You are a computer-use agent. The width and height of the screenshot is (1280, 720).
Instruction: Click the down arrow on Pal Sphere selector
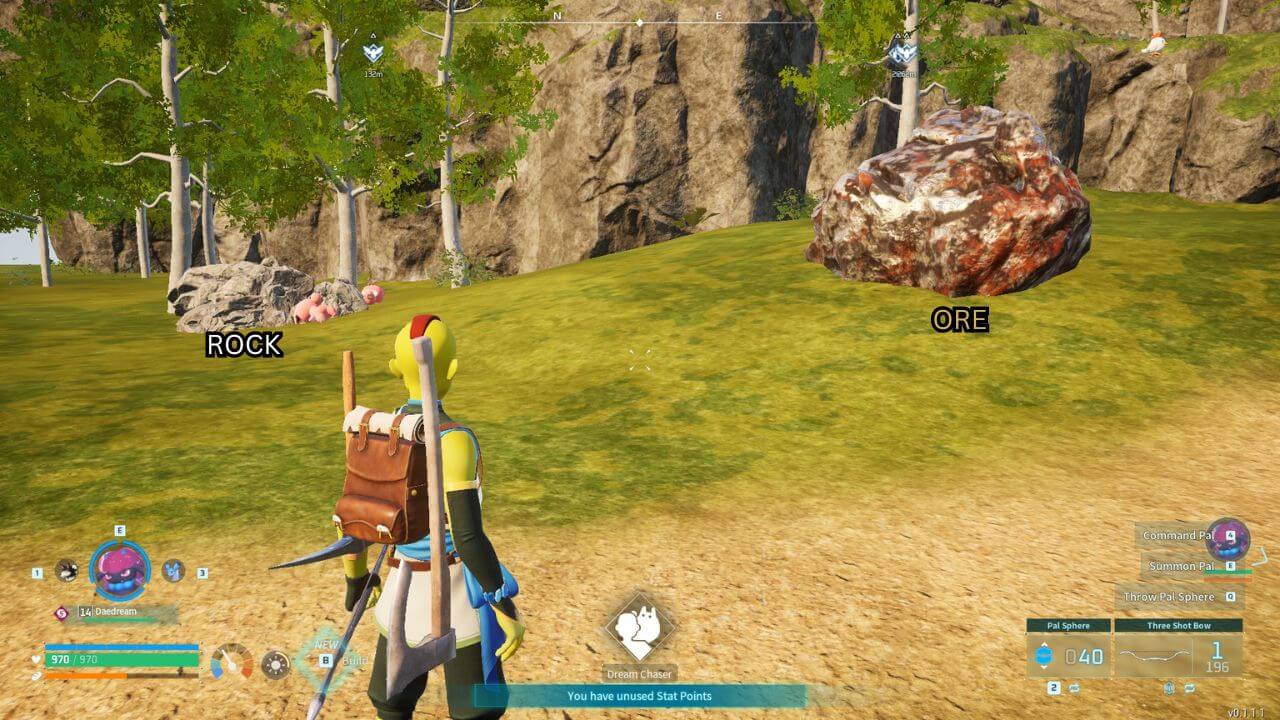tap(1044, 667)
